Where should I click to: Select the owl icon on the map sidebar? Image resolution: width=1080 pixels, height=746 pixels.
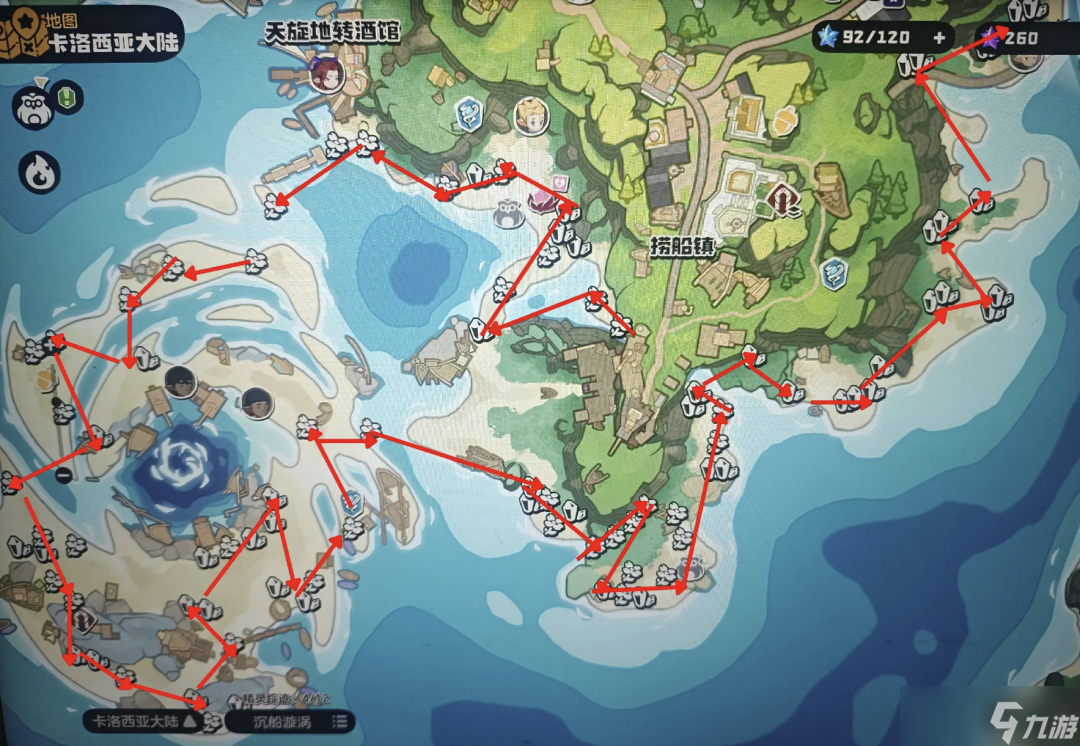(x=30, y=105)
